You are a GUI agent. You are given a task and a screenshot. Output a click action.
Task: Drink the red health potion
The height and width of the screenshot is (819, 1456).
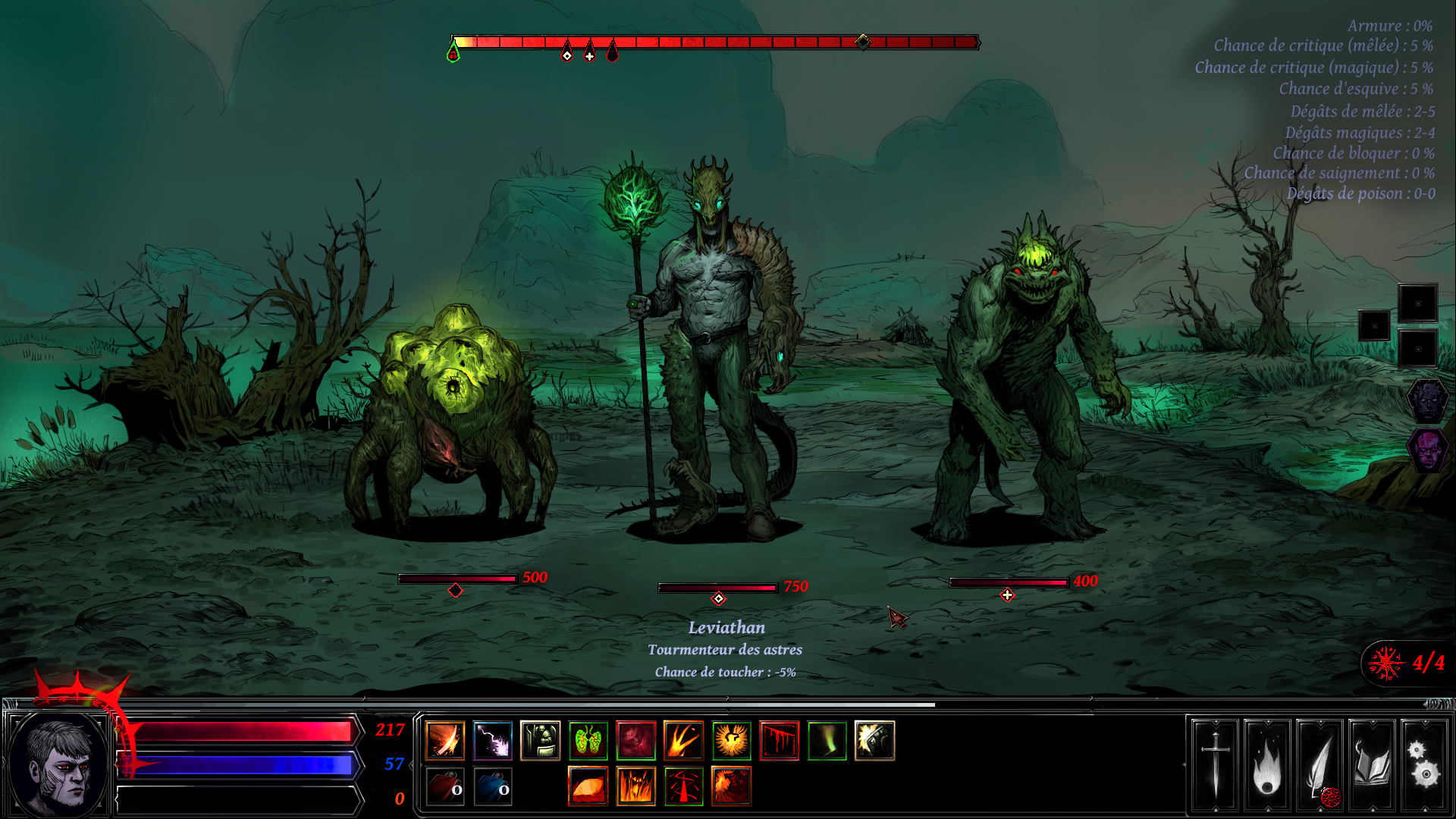point(443,787)
